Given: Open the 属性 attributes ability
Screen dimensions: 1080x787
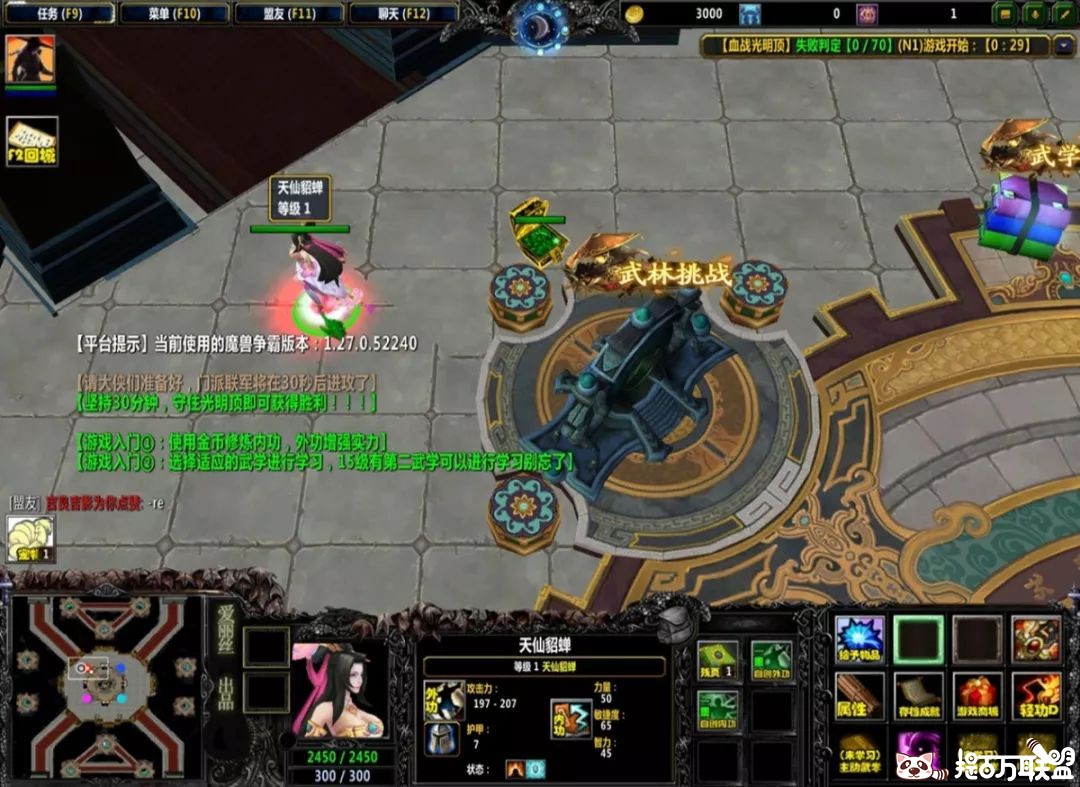Looking at the screenshot, I should (860, 697).
